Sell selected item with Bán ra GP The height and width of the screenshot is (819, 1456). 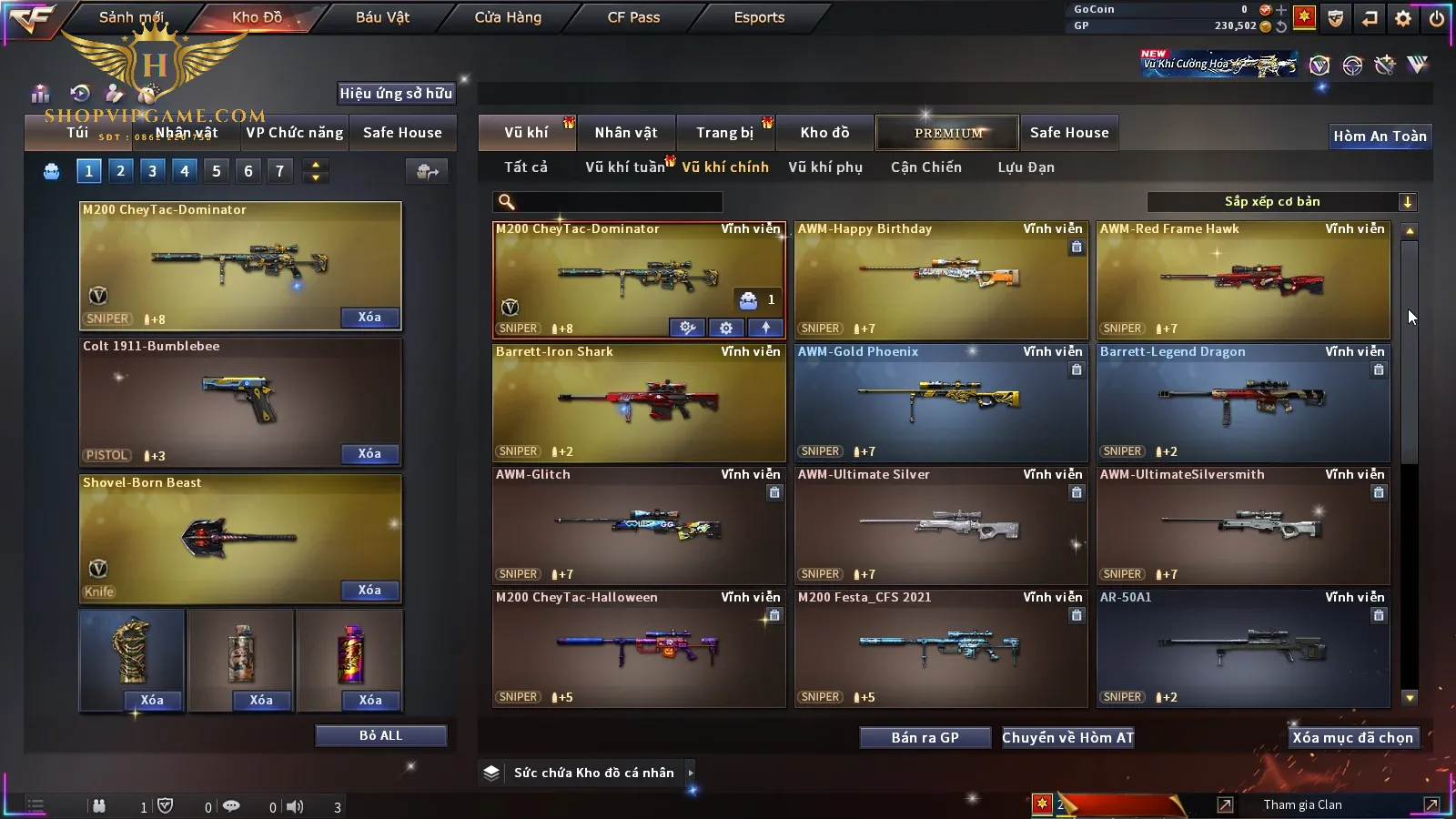(925, 738)
